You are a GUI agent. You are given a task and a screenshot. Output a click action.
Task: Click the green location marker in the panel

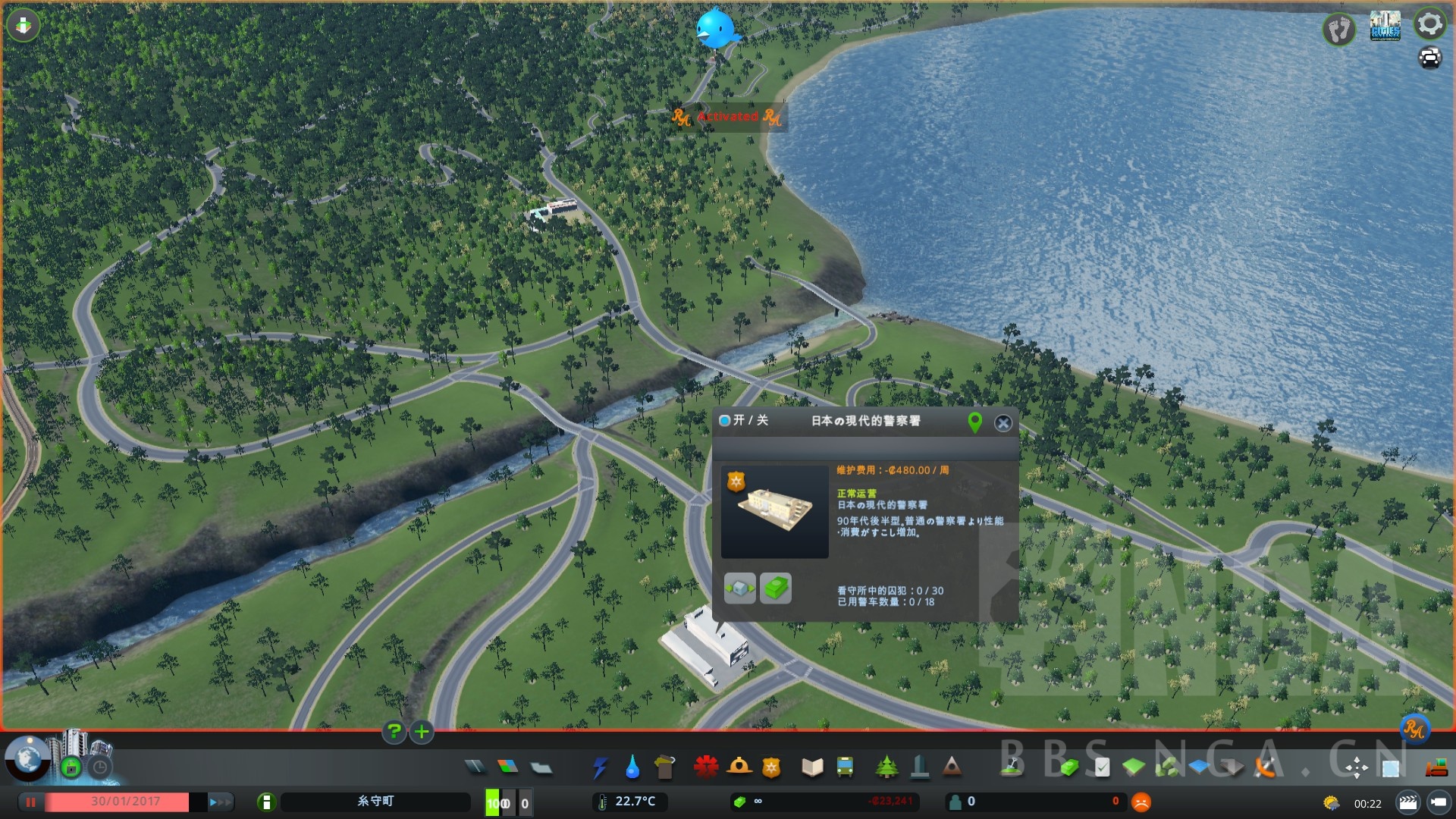click(x=975, y=422)
